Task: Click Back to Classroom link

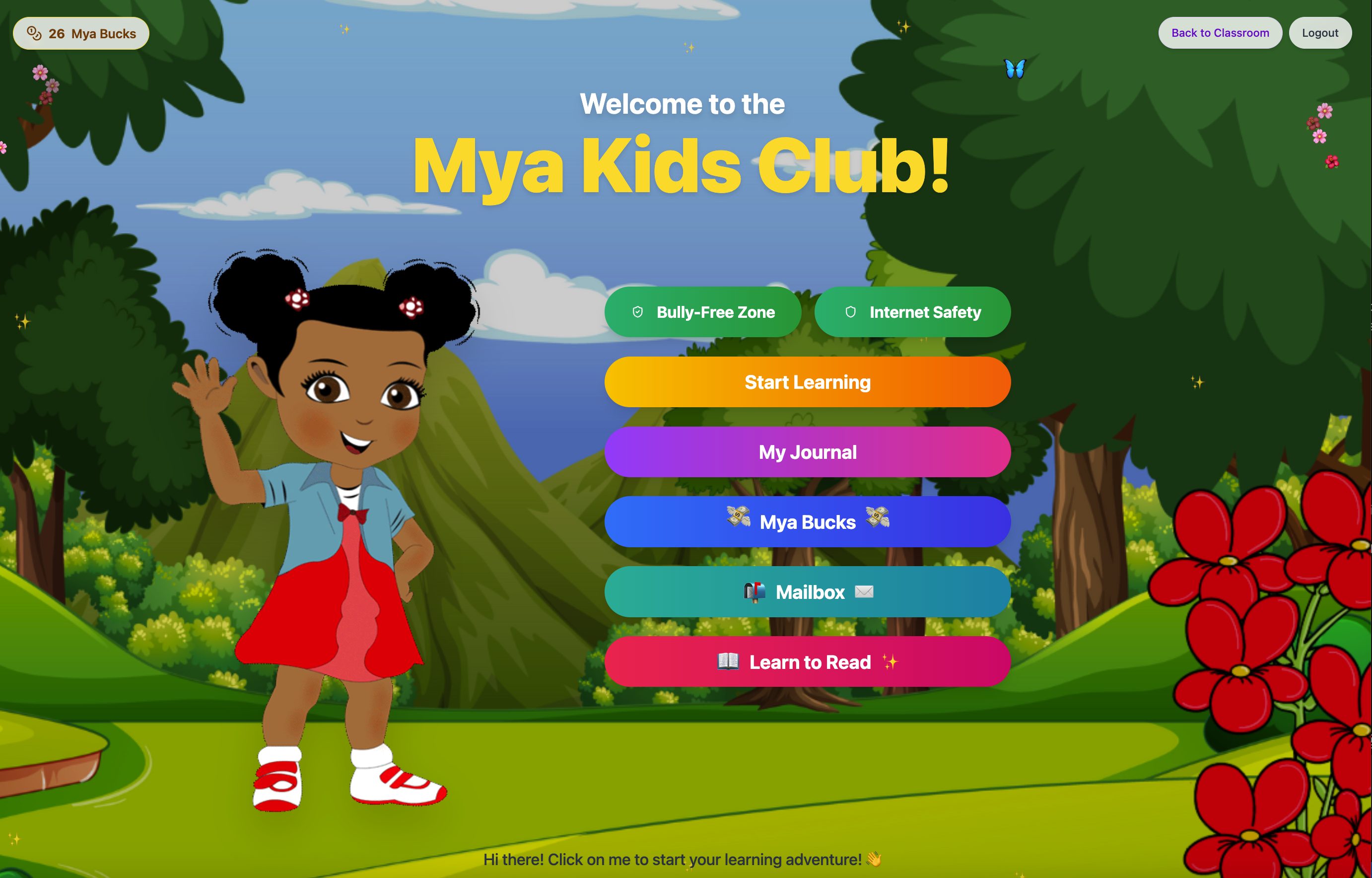Action: pyautogui.click(x=1220, y=32)
